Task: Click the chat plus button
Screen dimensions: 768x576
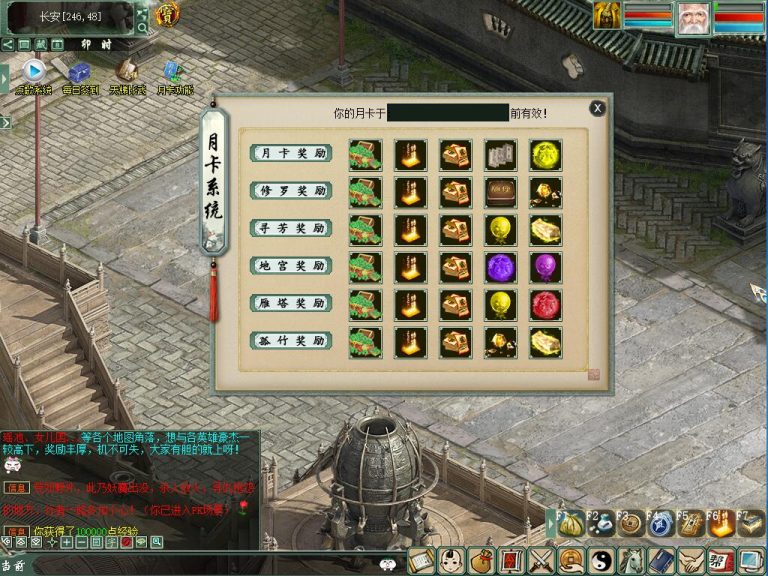Action: click(x=66, y=542)
